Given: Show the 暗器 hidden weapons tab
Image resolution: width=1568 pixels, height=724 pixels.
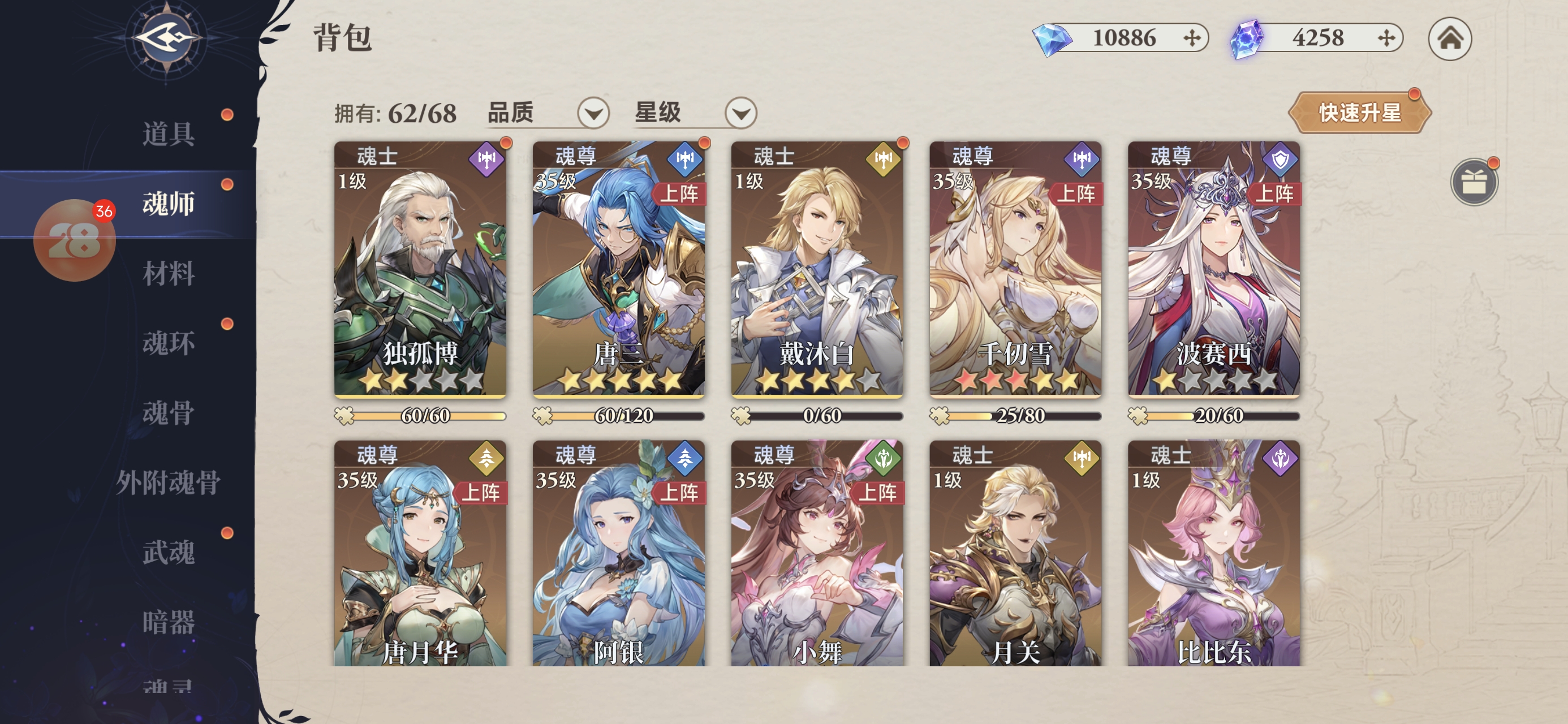Looking at the screenshot, I should click(x=169, y=622).
